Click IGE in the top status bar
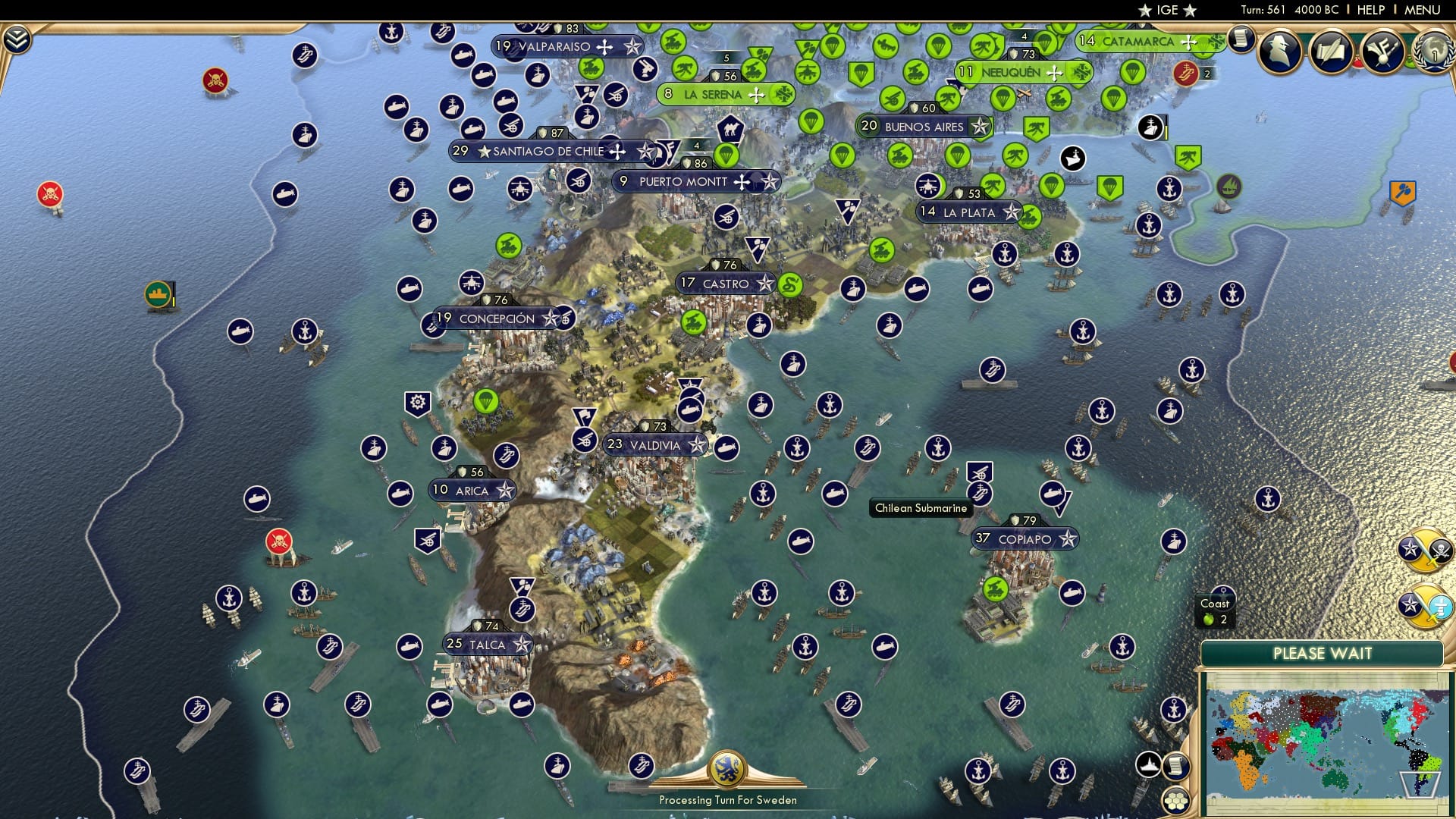This screenshot has height=819, width=1456. [x=1166, y=10]
